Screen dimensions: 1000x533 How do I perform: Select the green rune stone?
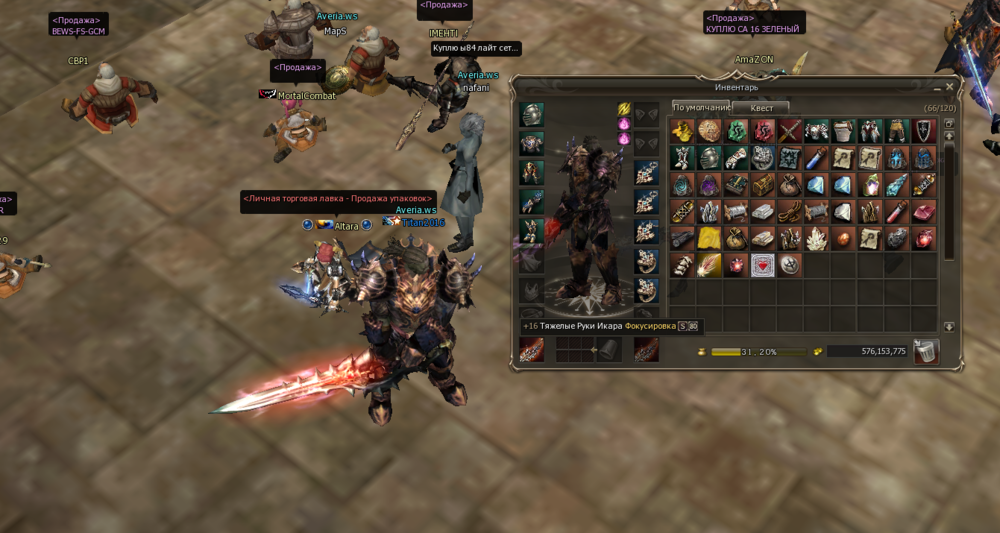tap(736, 131)
